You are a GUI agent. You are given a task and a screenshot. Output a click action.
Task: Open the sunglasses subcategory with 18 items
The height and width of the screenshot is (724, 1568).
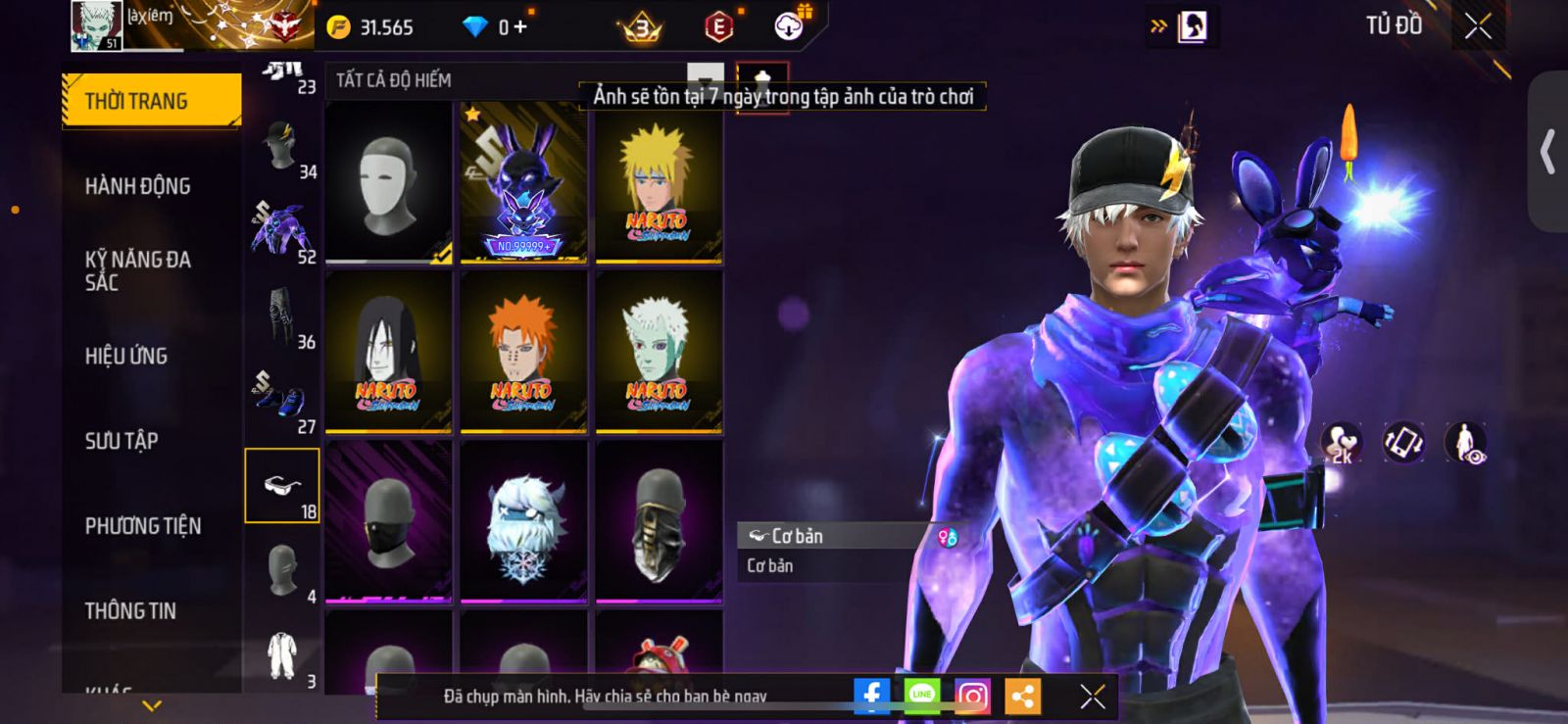(282, 486)
